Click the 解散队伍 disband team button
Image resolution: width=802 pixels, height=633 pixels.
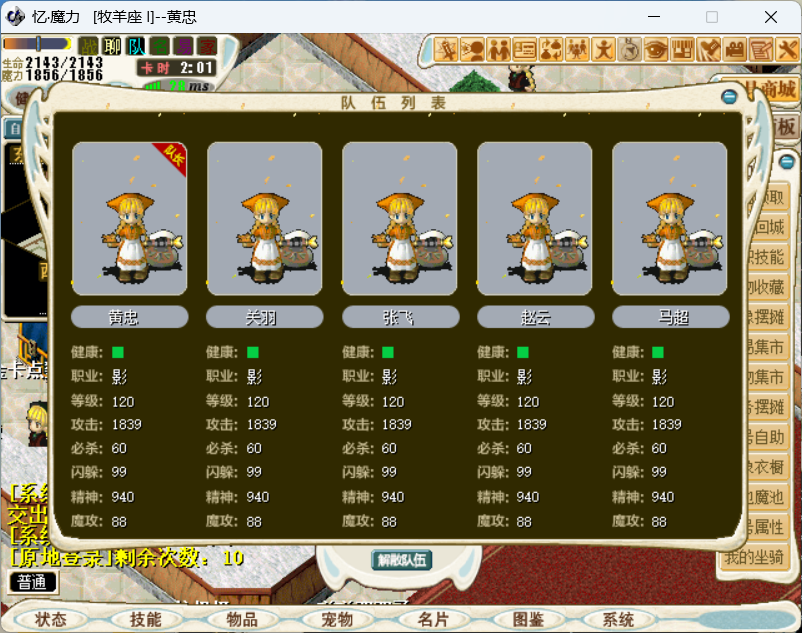[402, 560]
